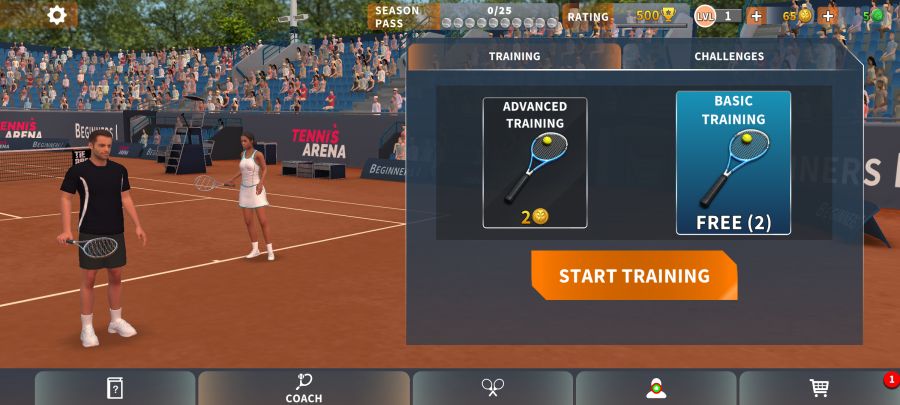Start Training with the orange button

pyautogui.click(x=634, y=276)
